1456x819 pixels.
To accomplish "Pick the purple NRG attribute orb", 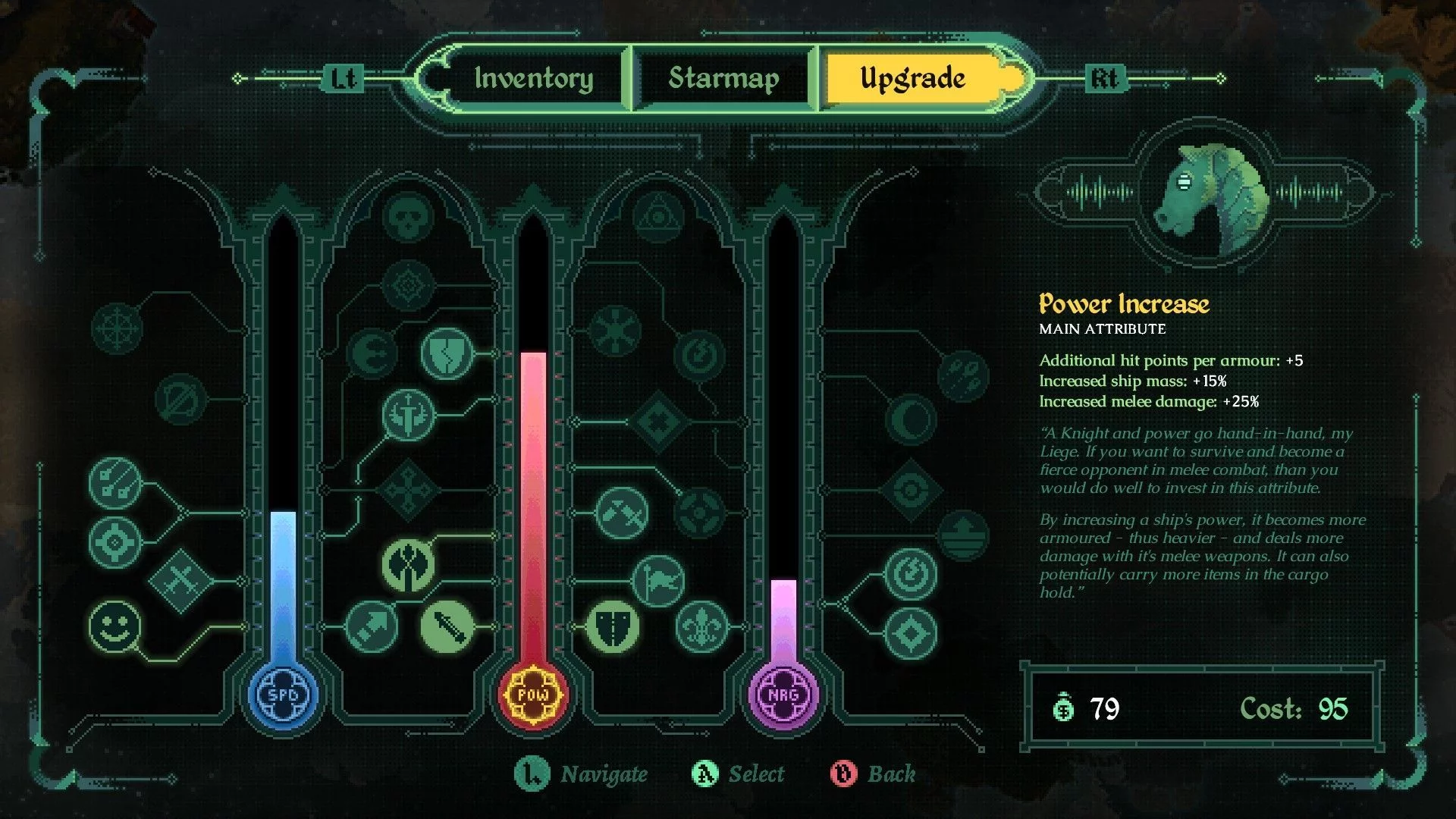I will click(x=783, y=695).
